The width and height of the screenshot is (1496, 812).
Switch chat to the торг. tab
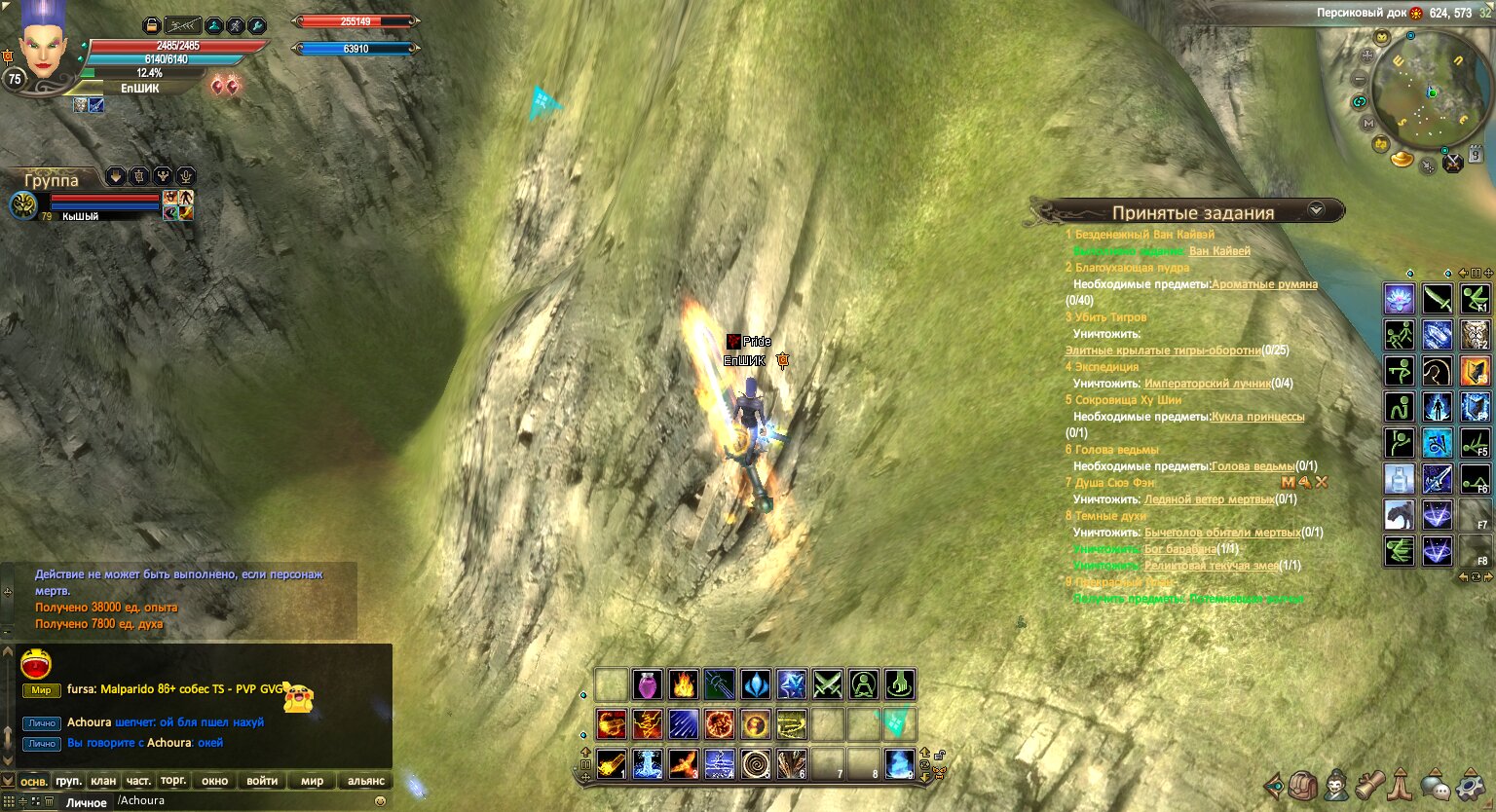point(173,781)
